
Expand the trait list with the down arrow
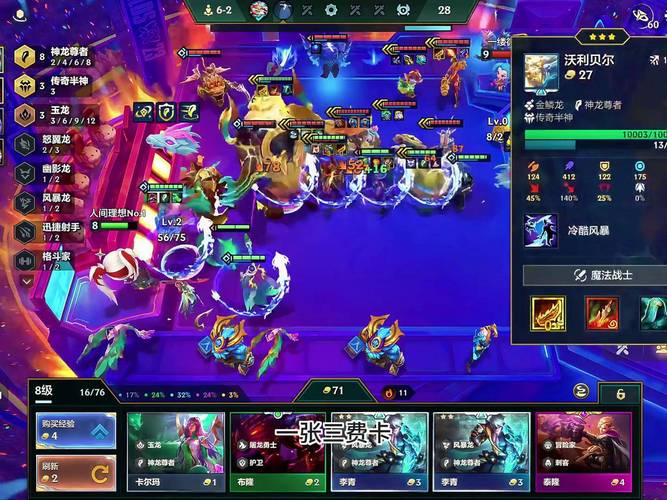point(26,281)
